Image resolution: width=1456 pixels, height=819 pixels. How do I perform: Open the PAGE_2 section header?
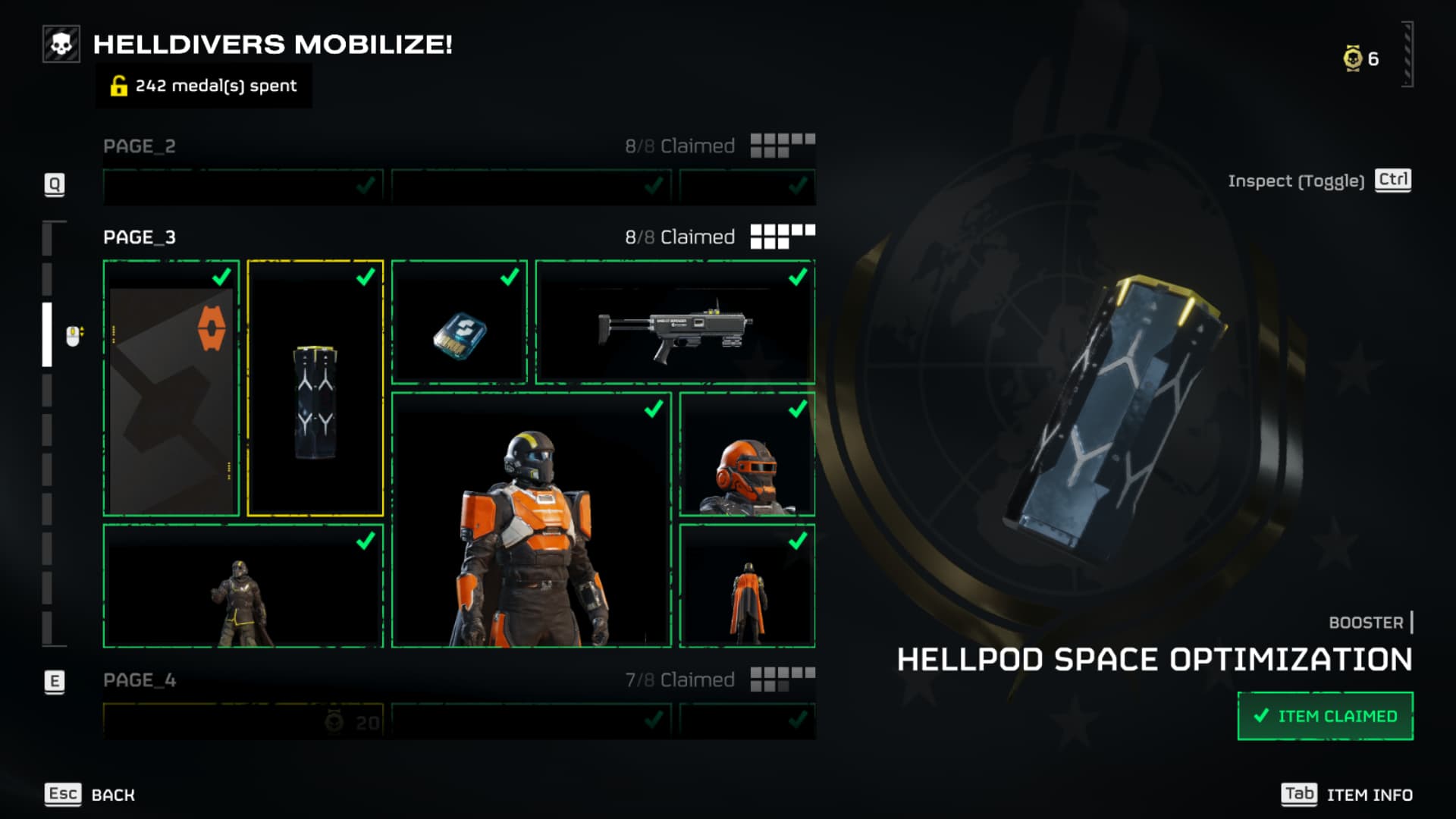140,146
